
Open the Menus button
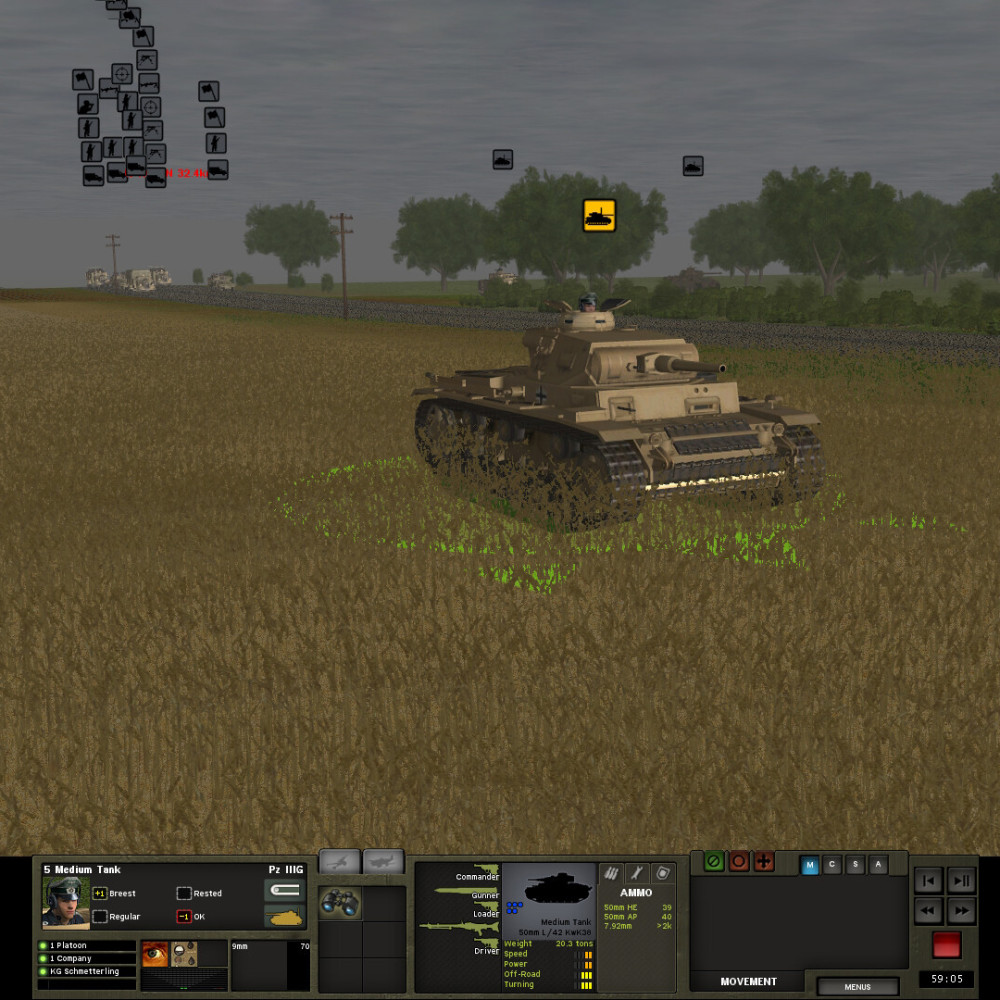pos(857,987)
